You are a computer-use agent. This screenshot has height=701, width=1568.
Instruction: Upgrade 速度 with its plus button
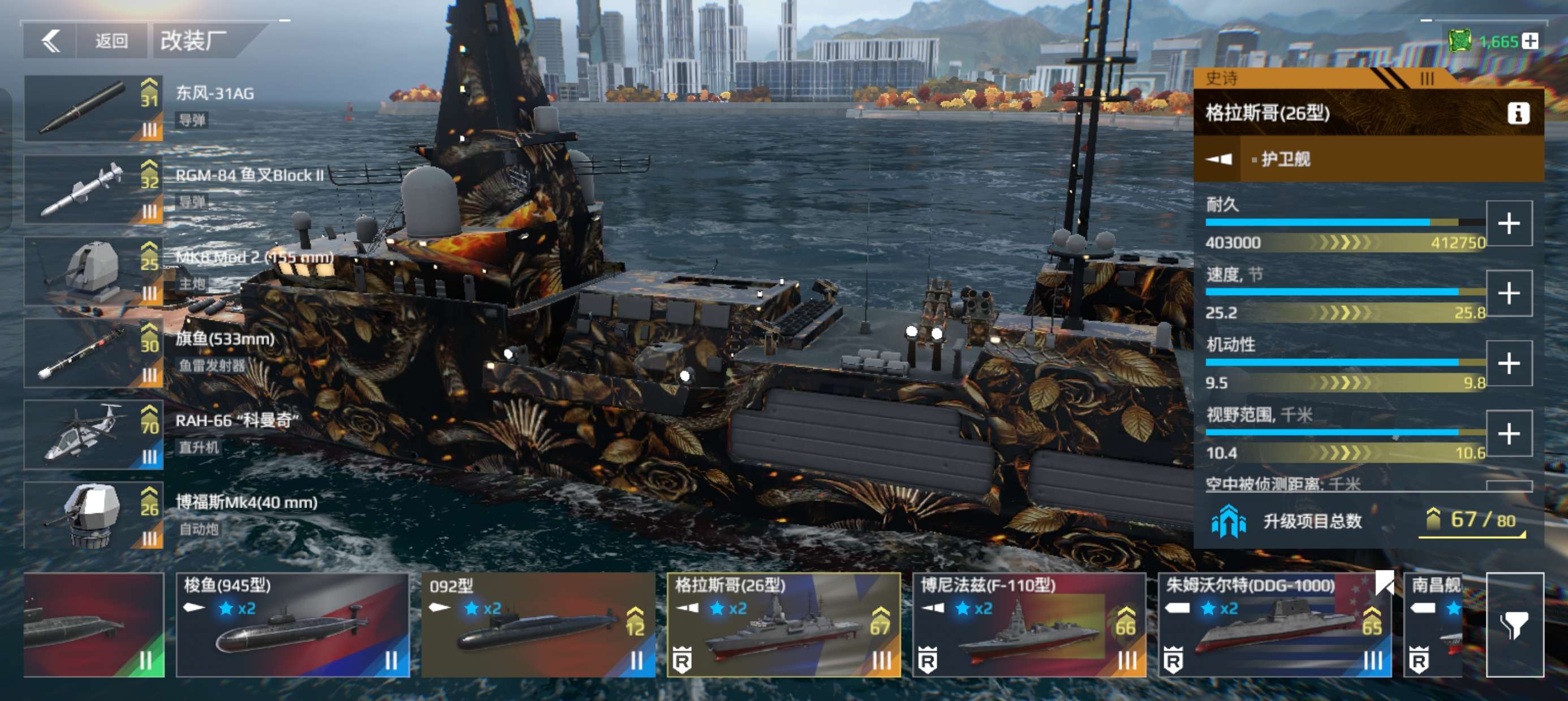pos(1509,293)
